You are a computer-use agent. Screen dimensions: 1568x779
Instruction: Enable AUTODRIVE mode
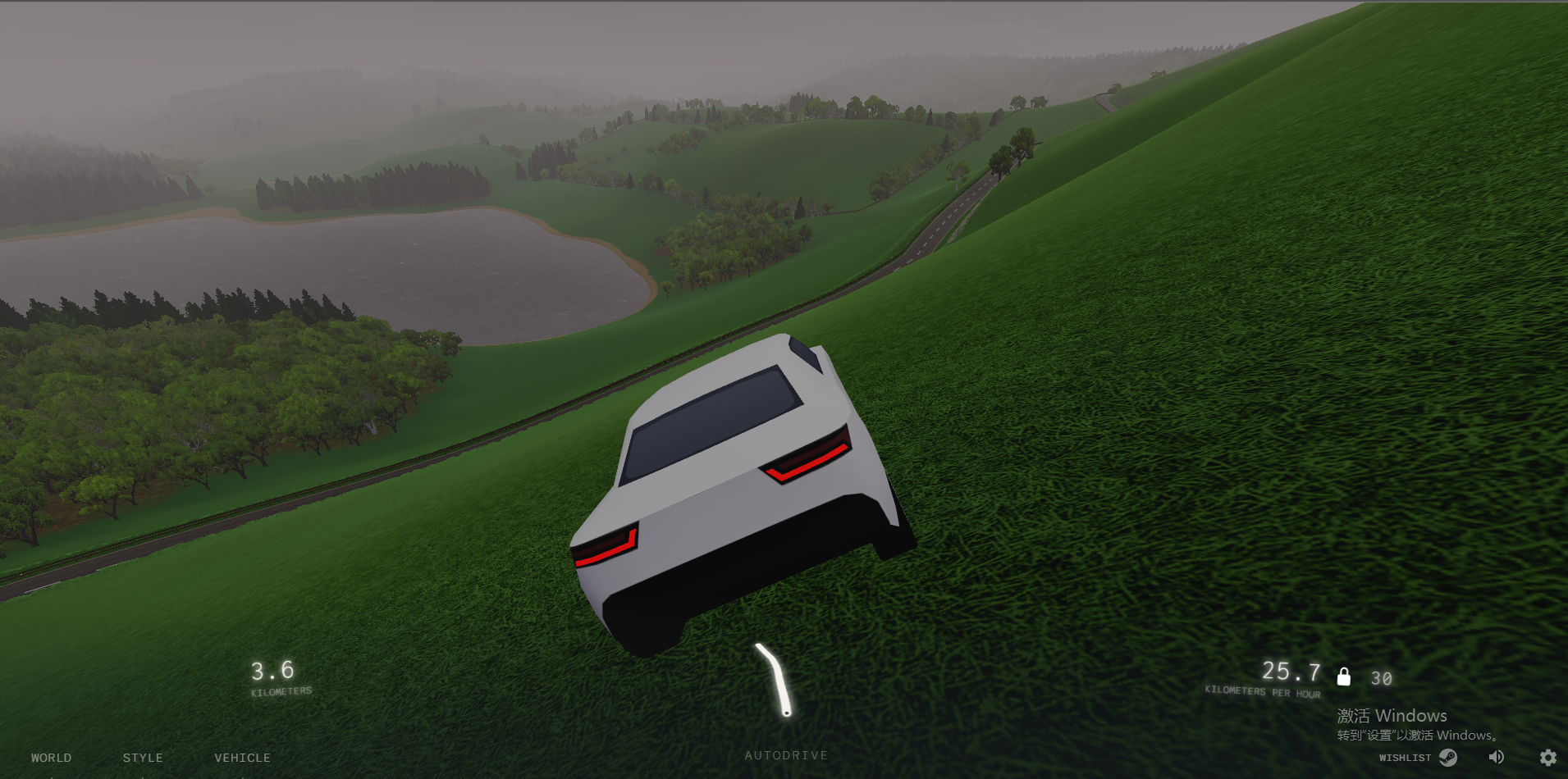point(785,754)
